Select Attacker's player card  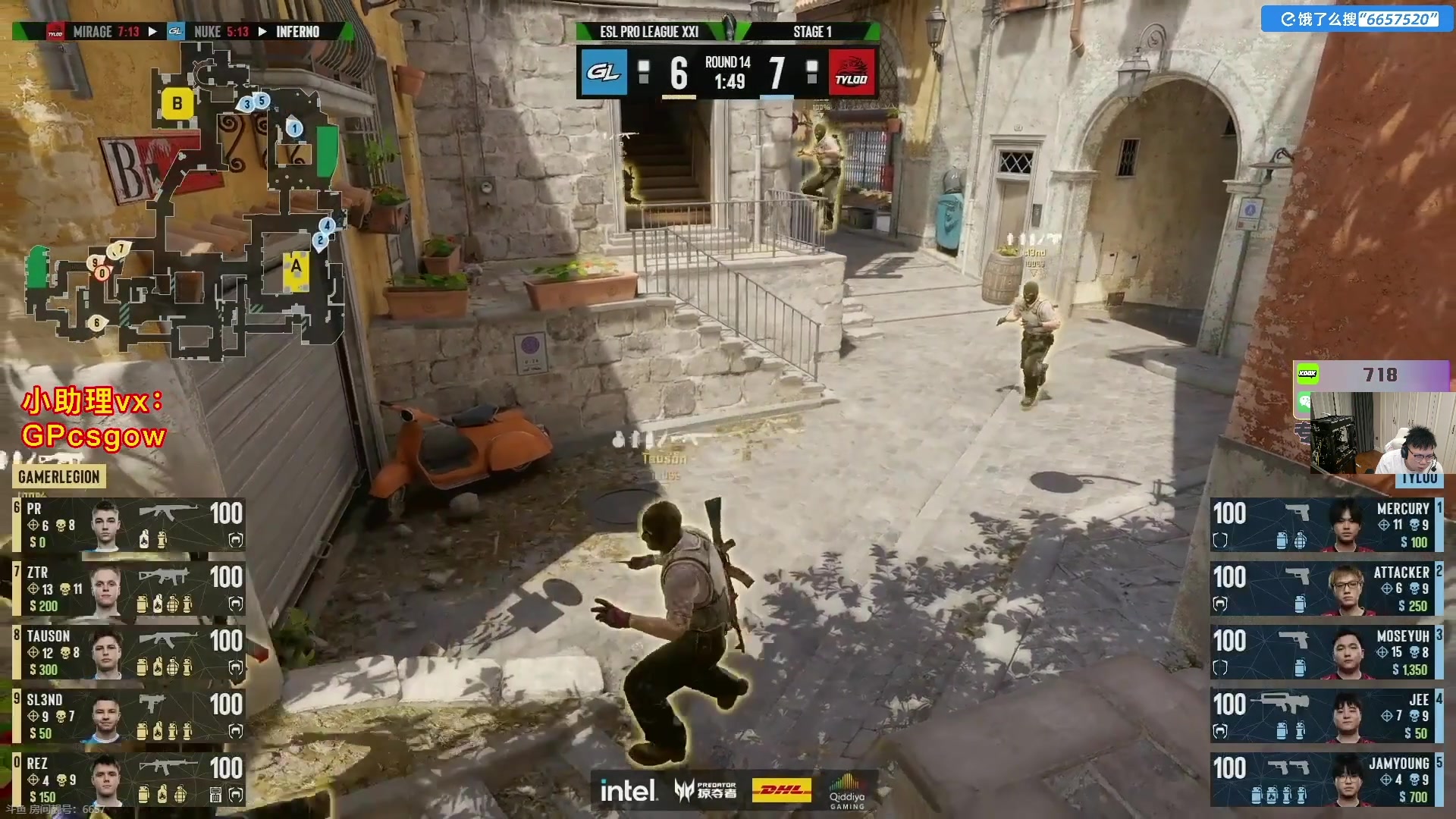tap(1326, 588)
